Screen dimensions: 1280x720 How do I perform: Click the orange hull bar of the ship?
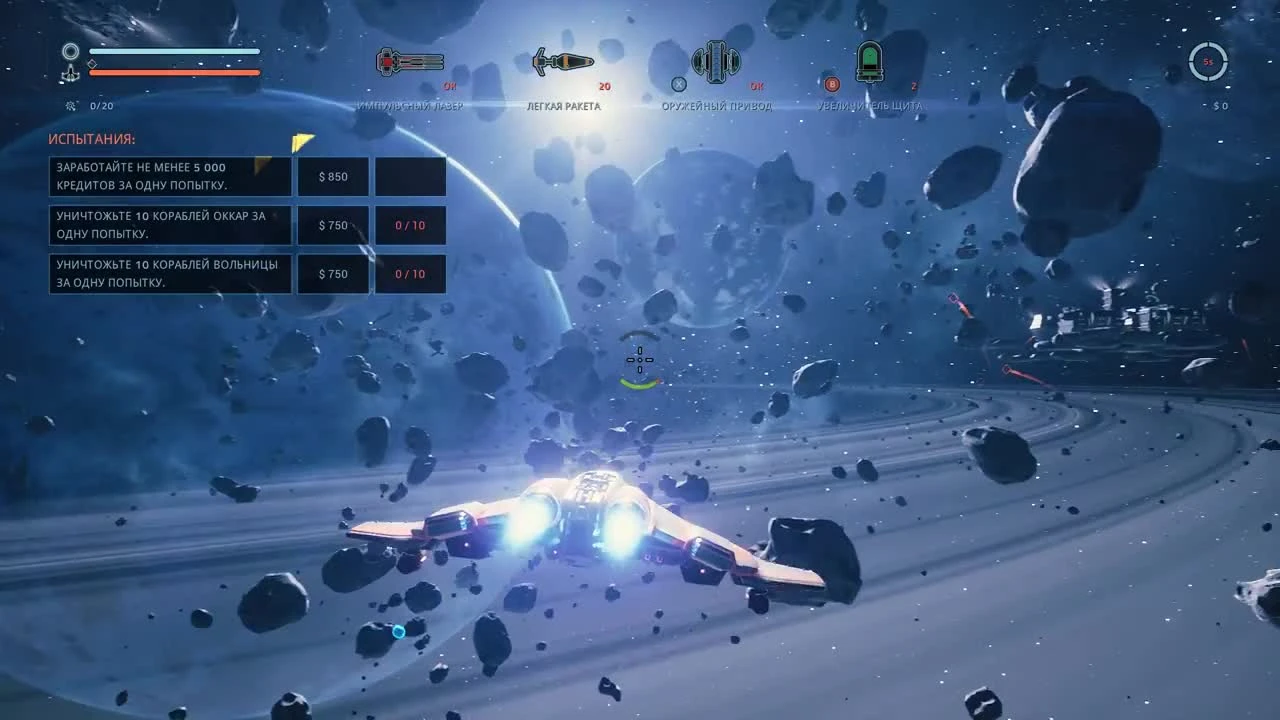pyautogui.click(x=175, y=72)
